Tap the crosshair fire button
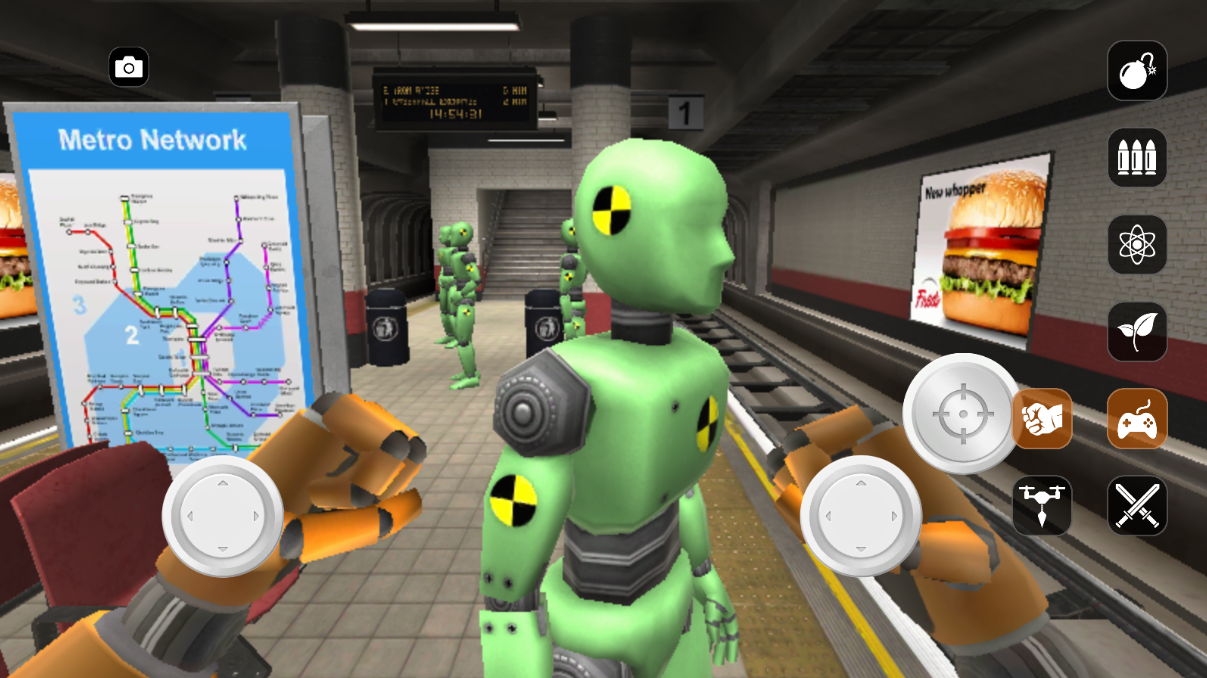1207x678 pixels. tap(962, 413)
